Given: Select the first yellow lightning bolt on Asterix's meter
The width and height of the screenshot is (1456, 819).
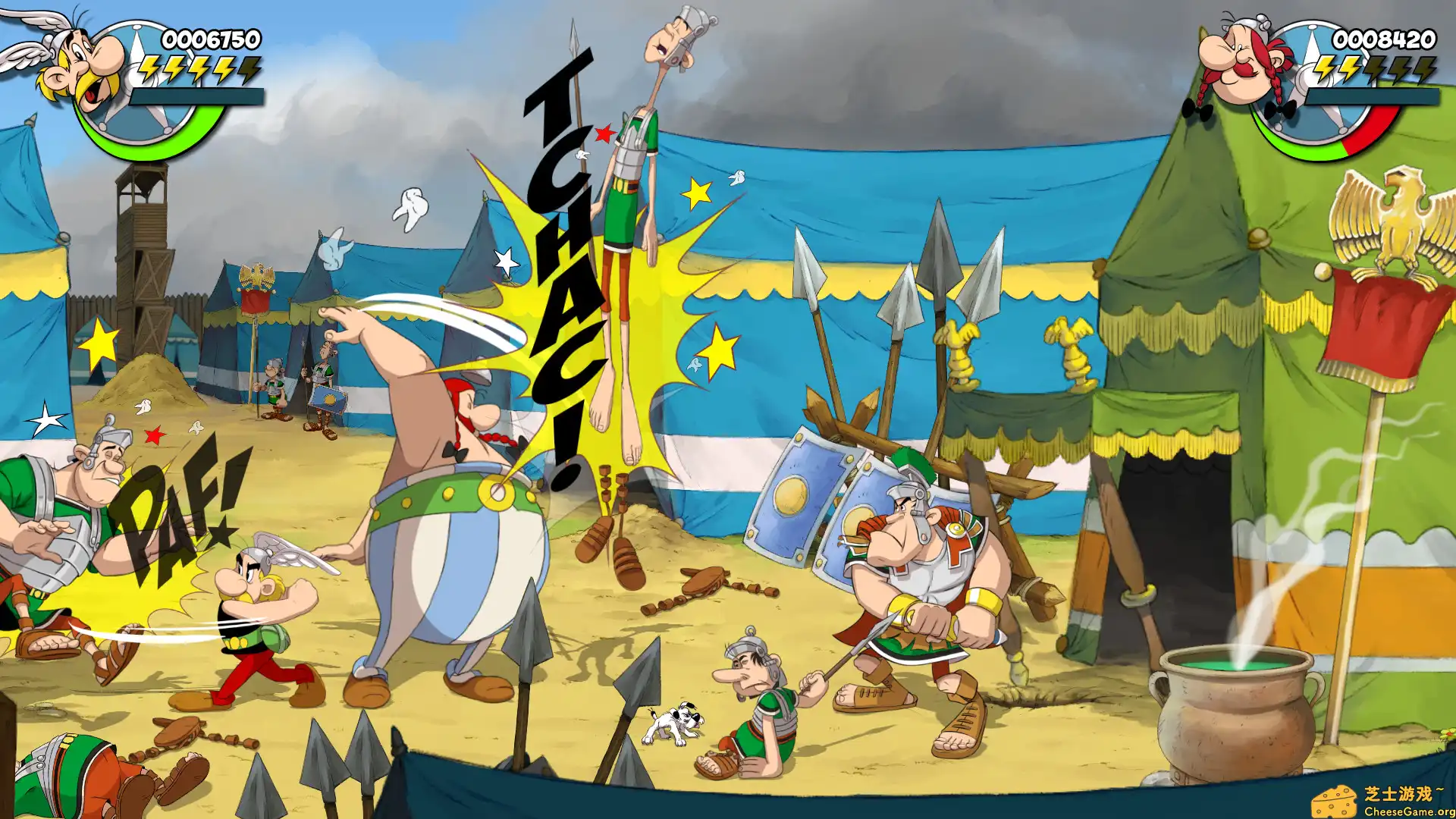Looking at the screenshot, I should (149, 71).
